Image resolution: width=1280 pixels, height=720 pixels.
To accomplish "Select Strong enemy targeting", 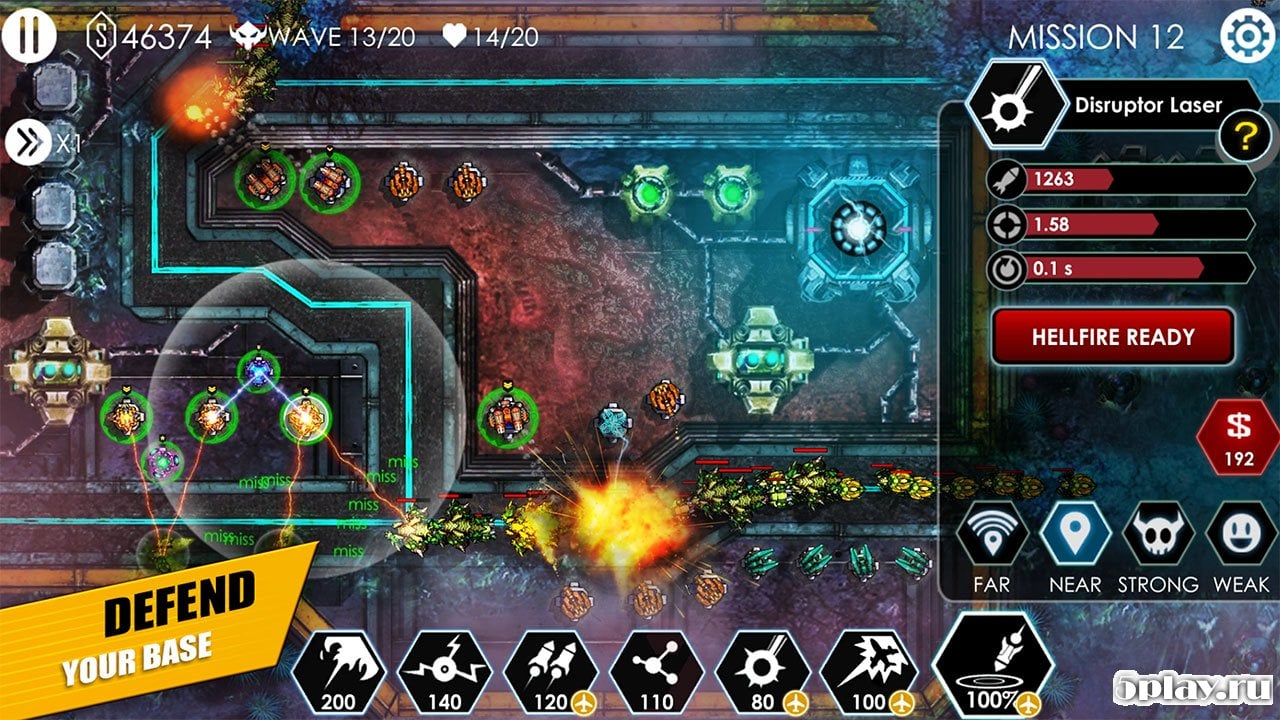I will pos(1157,537).
